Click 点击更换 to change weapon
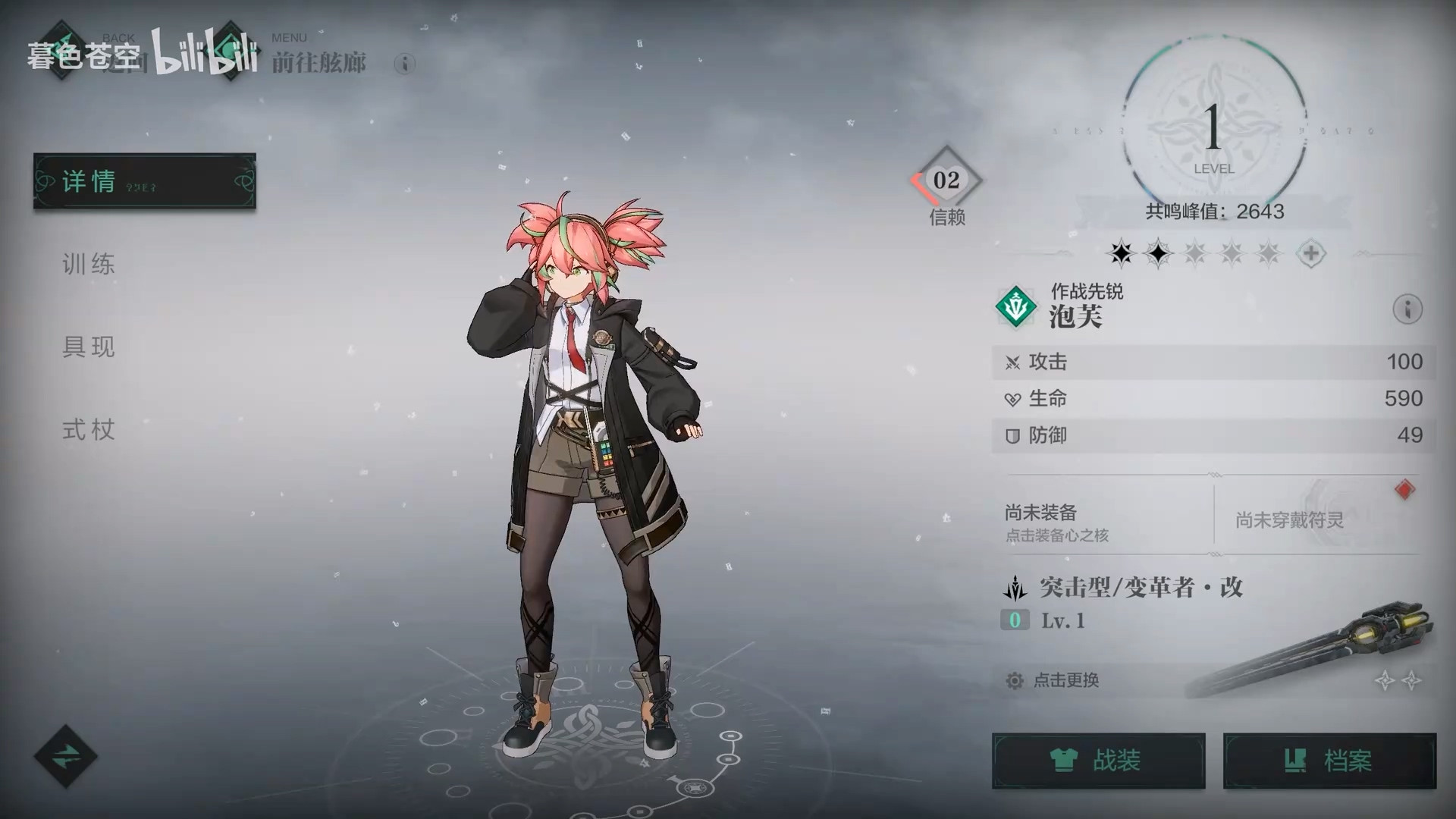Image resolution: width=1456 pixels, height=819 pixels. 1065,680
